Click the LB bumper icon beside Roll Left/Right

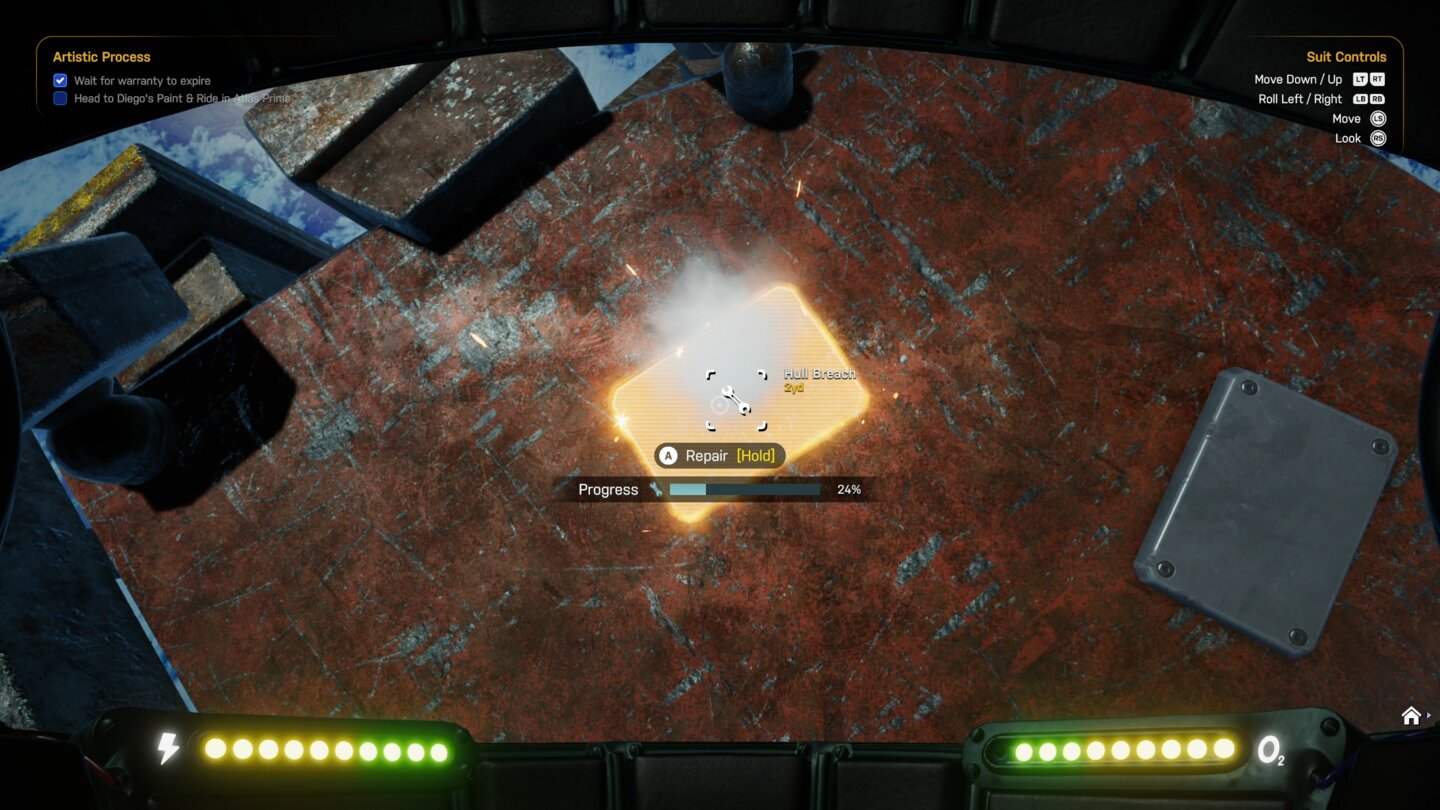(x=1361, y=99)
